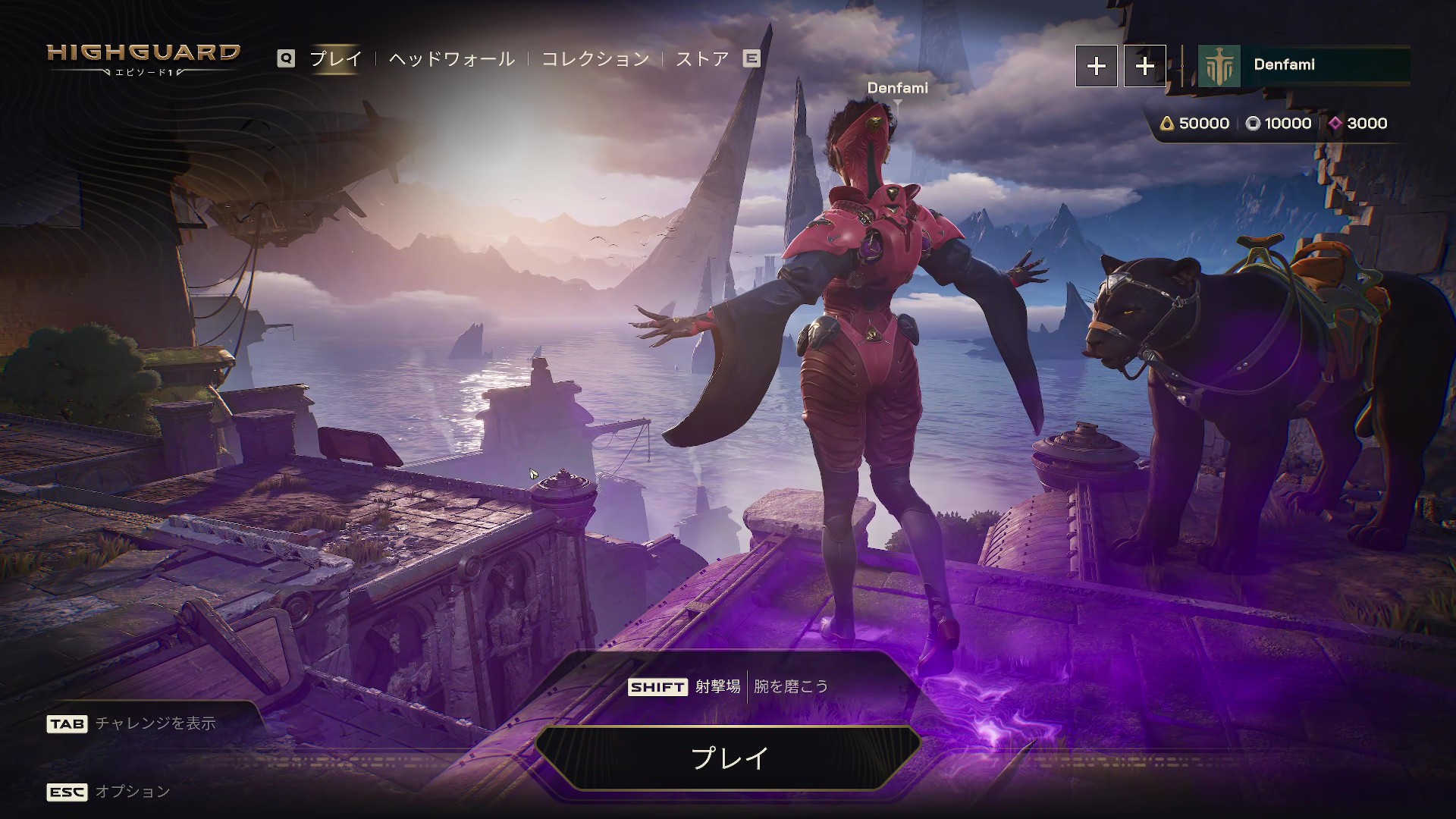Image resolution: width=1456 pixels, height=819 pixels.
Task: Click the SHIFT key icon above プレイ
Action: pos(657,686)
